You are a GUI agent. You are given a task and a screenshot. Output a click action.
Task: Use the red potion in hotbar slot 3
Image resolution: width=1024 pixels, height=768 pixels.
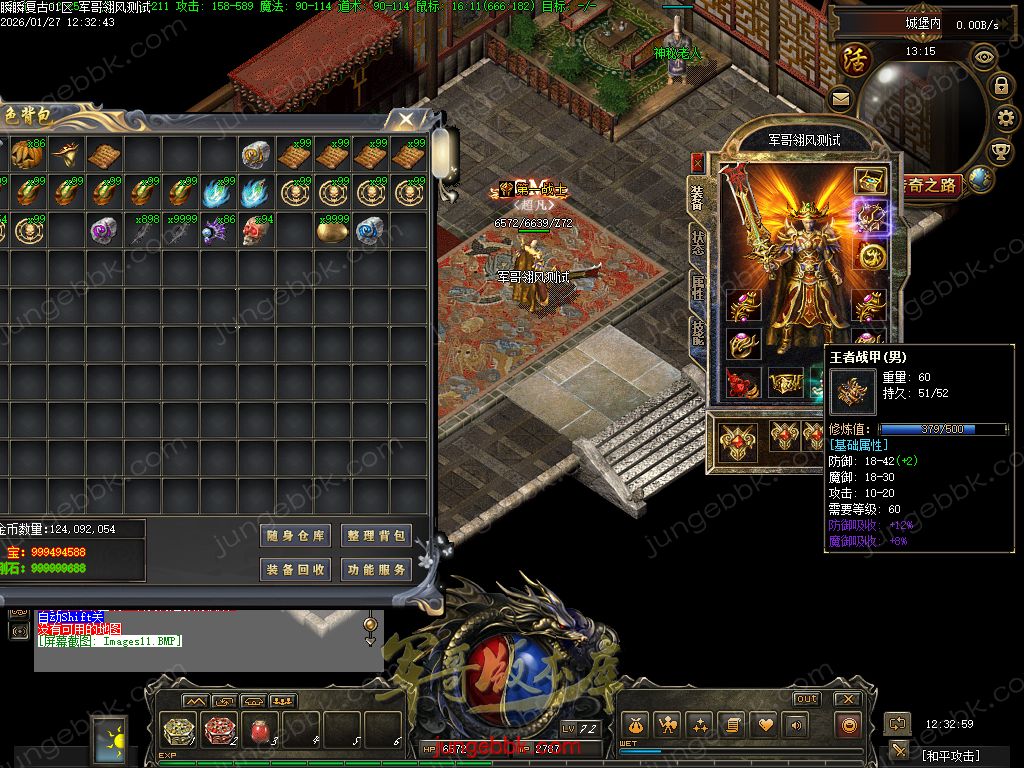261,729
